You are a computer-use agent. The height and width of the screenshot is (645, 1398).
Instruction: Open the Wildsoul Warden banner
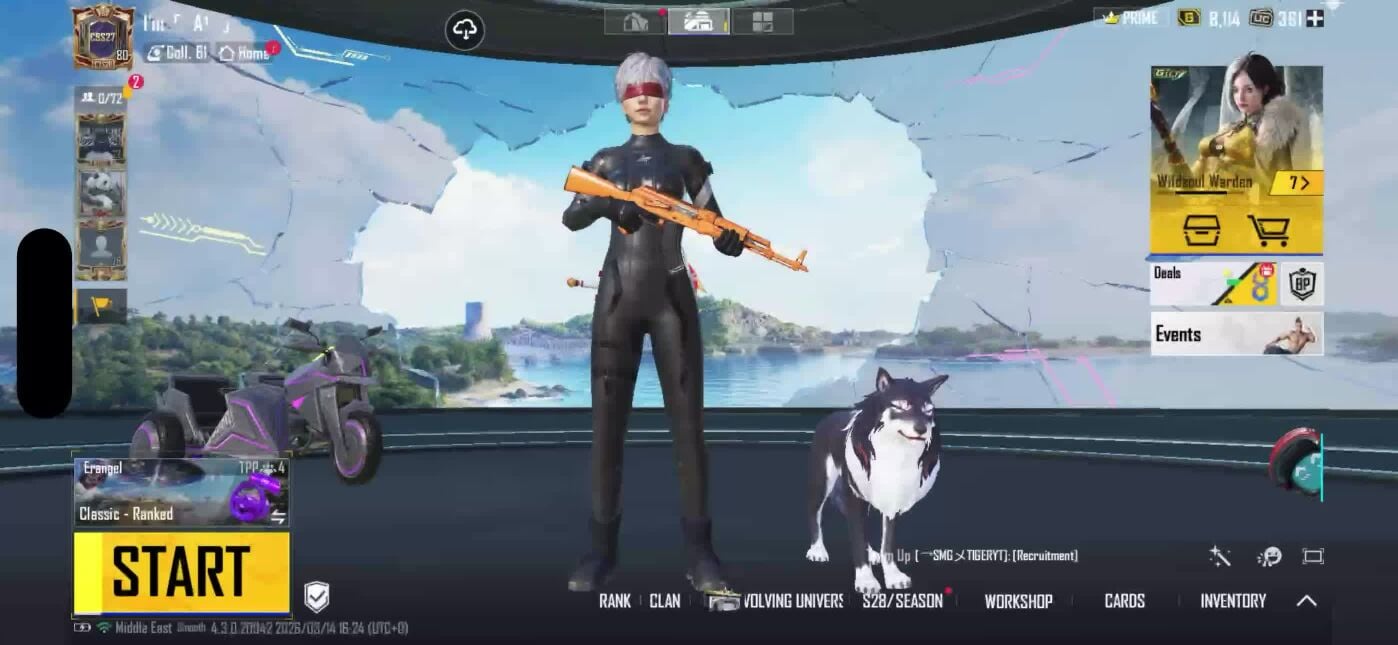coord(1236,130)
